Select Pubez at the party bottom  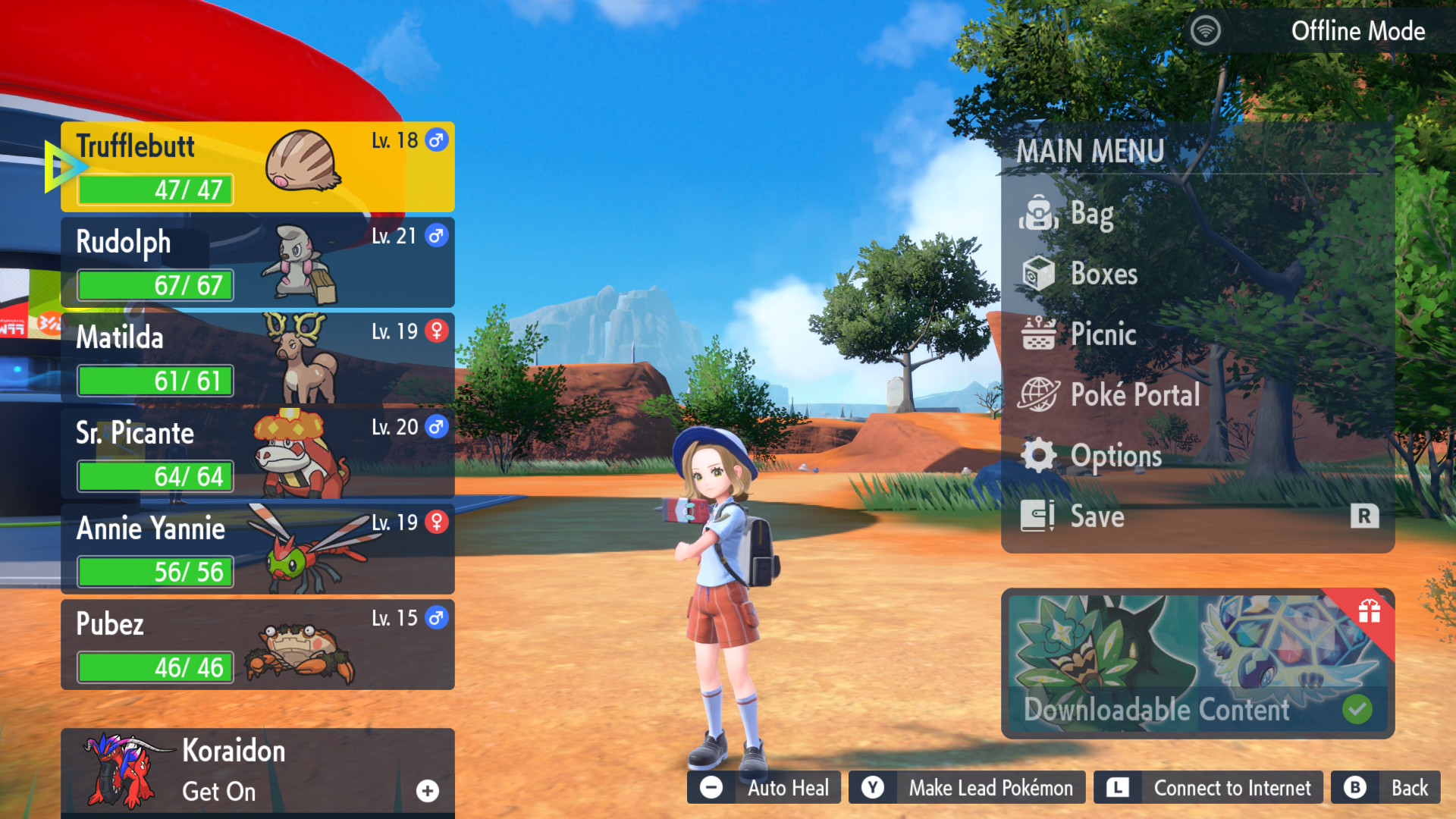click(258, 645)
